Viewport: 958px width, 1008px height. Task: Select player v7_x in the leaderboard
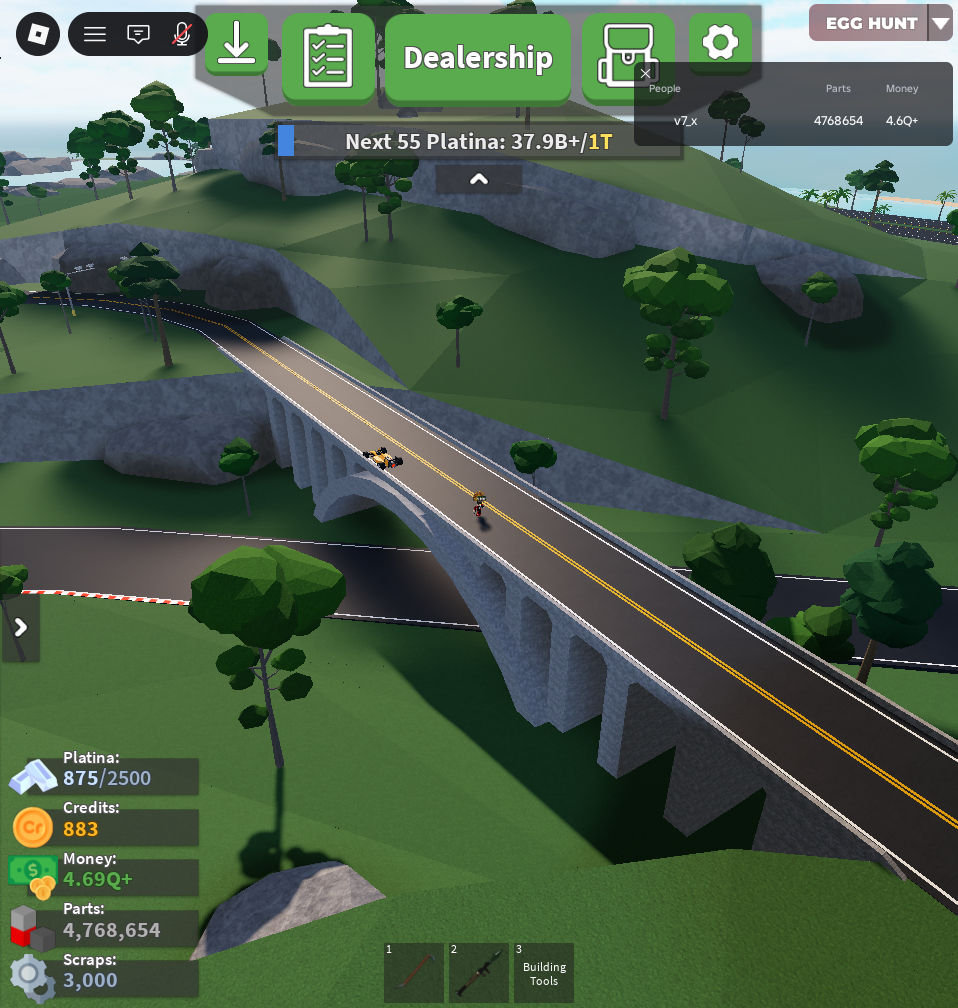[685, 121]
